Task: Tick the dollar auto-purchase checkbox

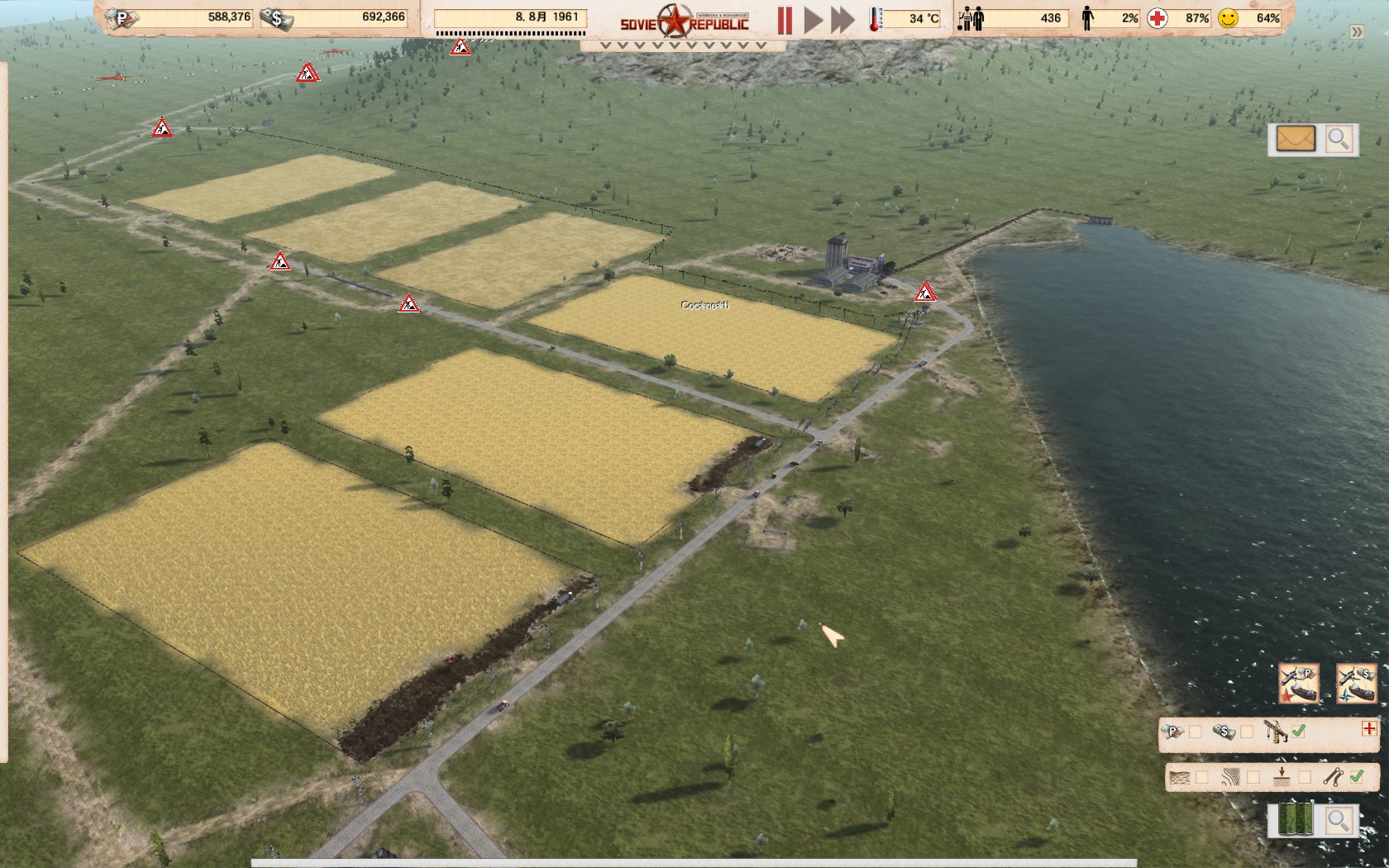Action: pos(1247,732)
